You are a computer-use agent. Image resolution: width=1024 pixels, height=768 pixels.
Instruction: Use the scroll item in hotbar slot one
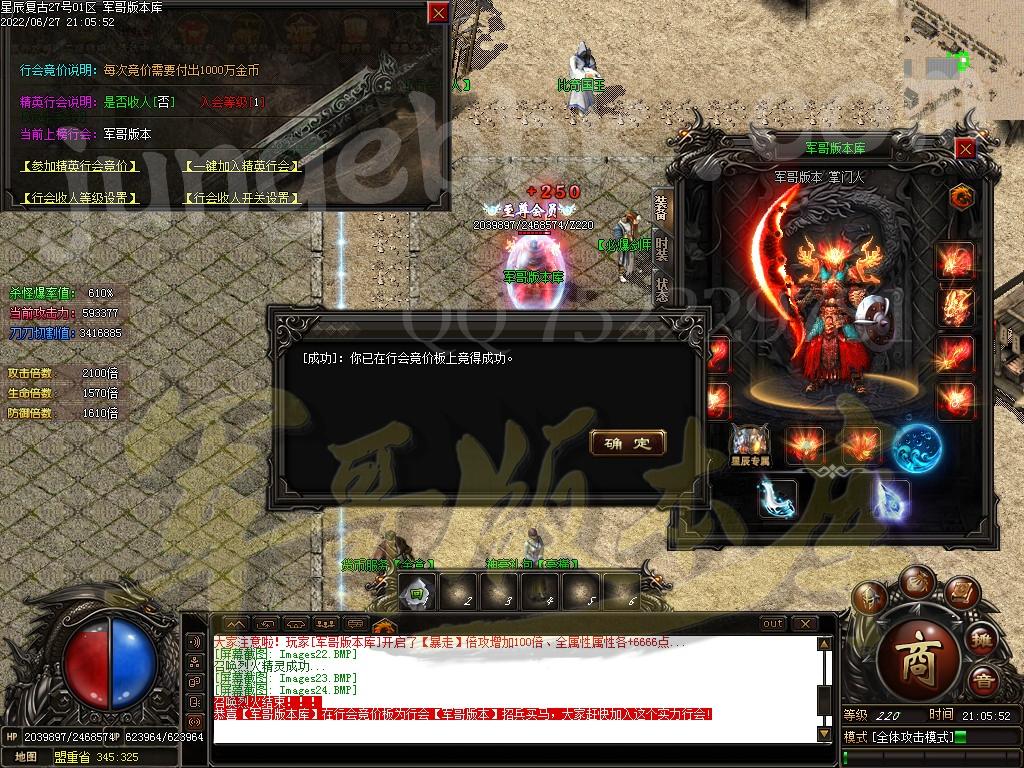418,592
